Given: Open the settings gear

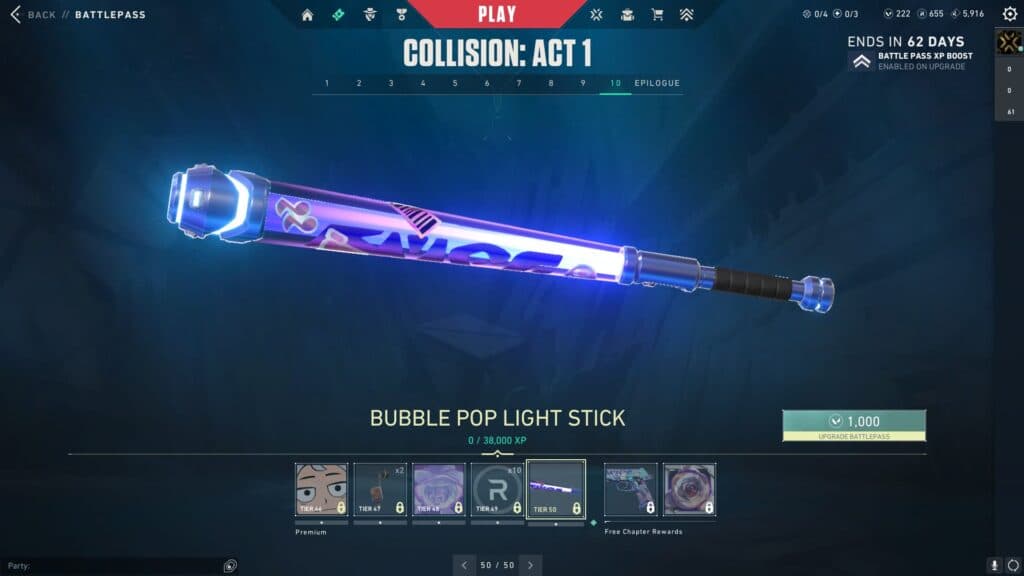Looking at the screenshot, I should click(x=1009, y=14).
